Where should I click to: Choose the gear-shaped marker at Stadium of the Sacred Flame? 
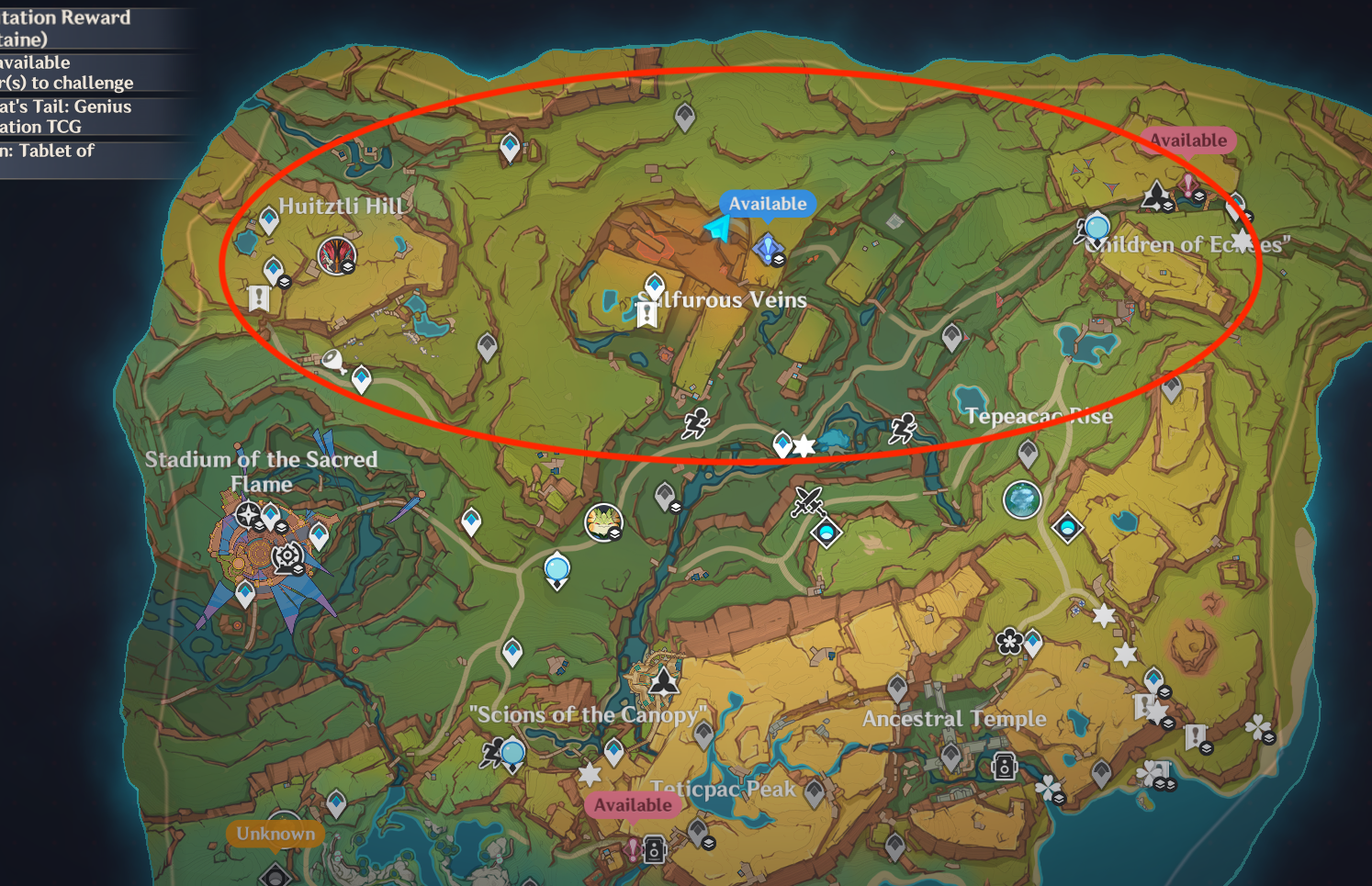(287, 555)
